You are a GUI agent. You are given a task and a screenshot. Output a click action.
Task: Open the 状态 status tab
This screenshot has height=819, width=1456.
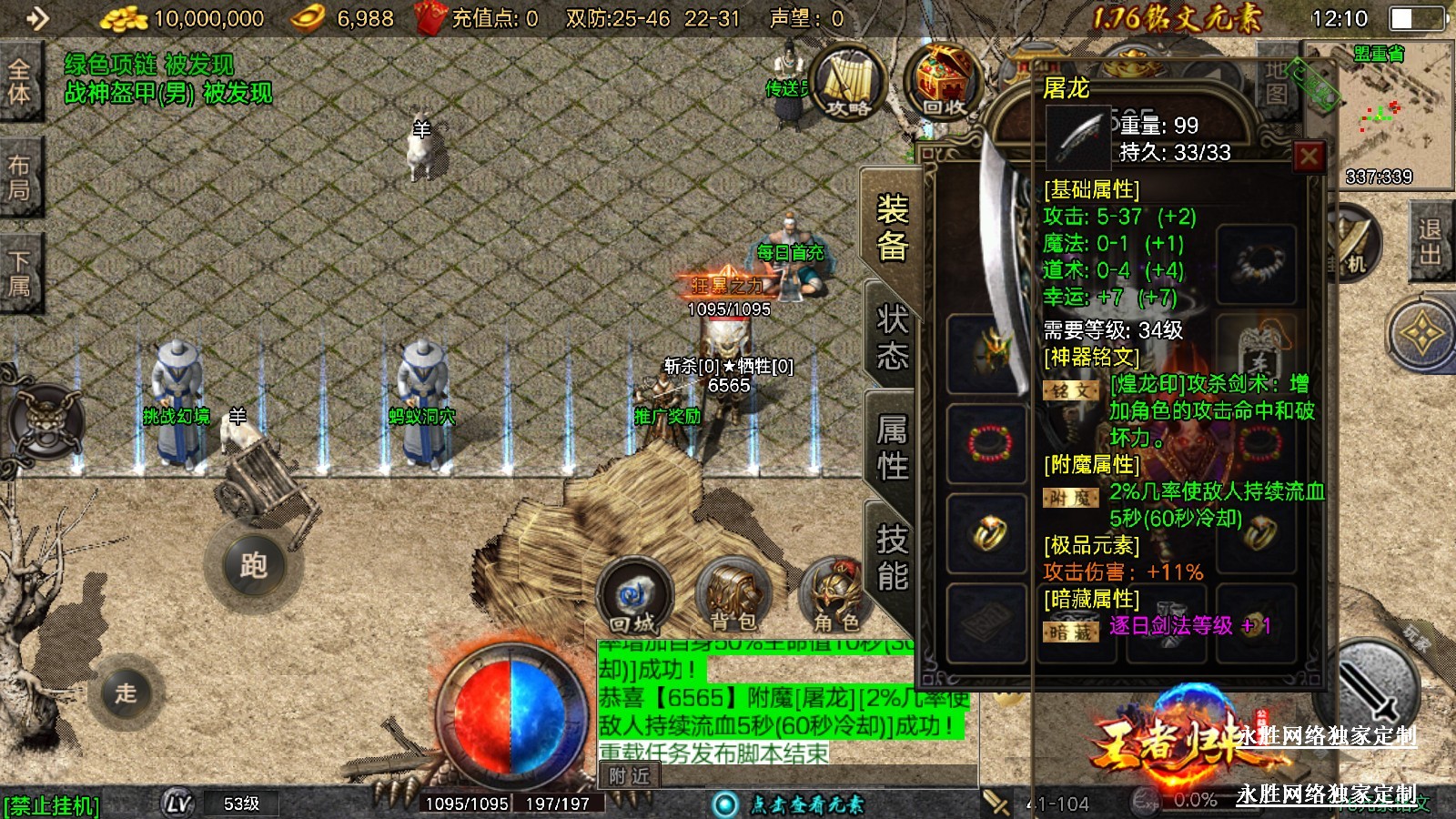tap(892, 337)
